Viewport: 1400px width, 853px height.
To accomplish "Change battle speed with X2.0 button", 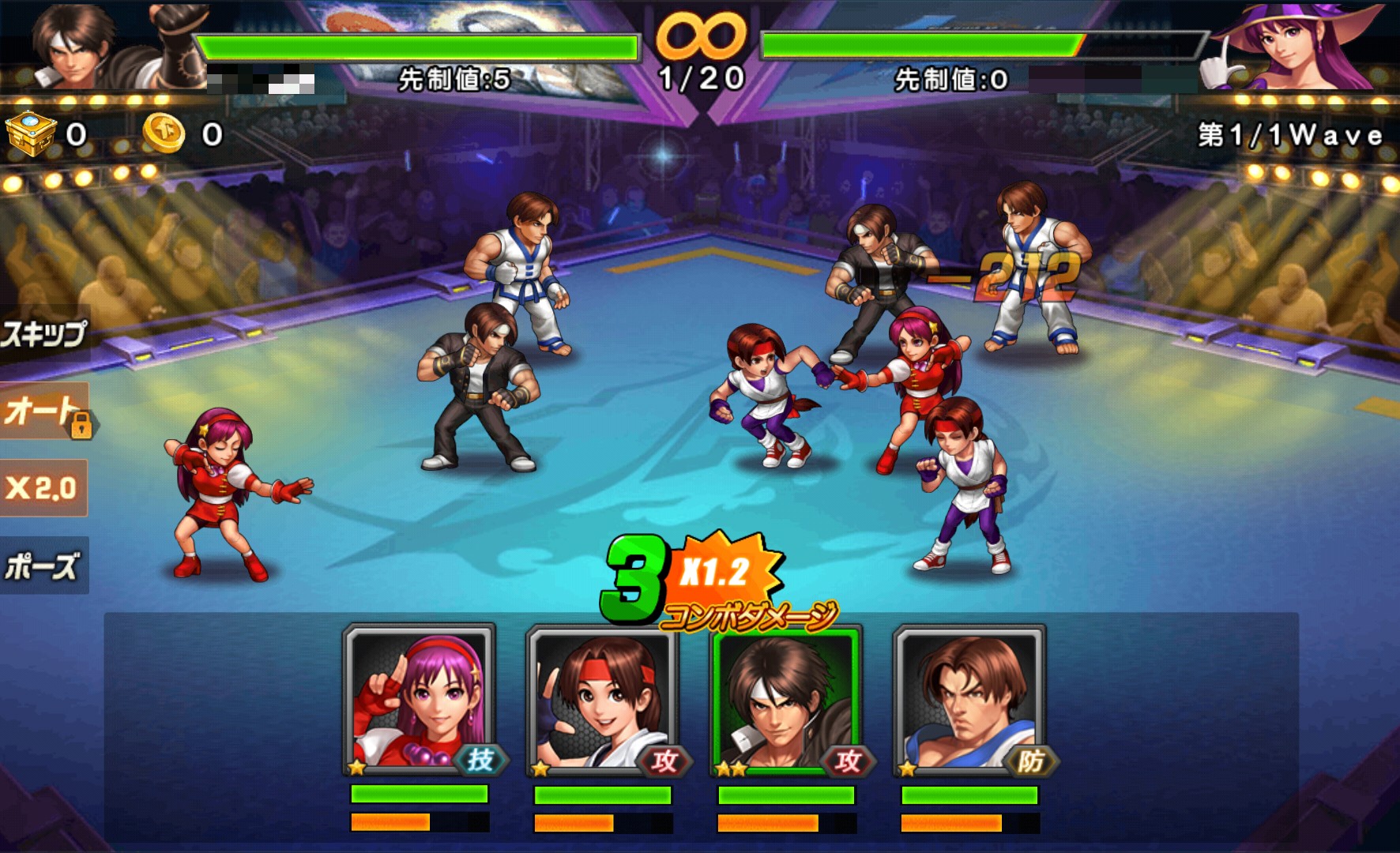I will pos(43,488).
